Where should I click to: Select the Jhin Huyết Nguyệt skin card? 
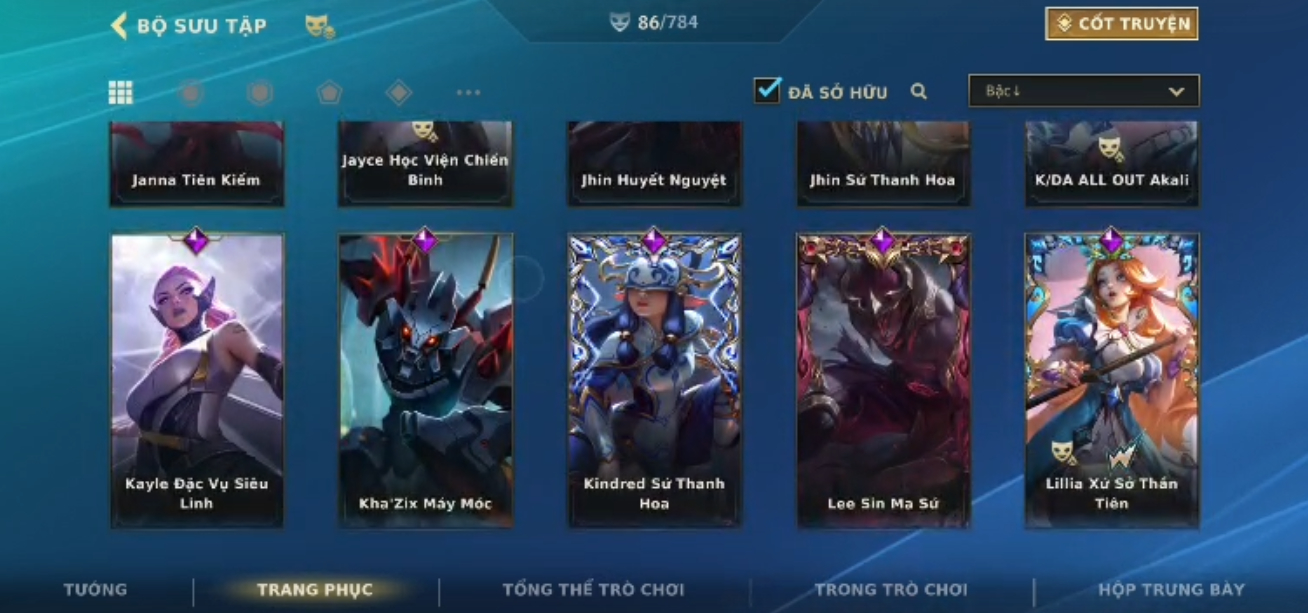[654, 165]
